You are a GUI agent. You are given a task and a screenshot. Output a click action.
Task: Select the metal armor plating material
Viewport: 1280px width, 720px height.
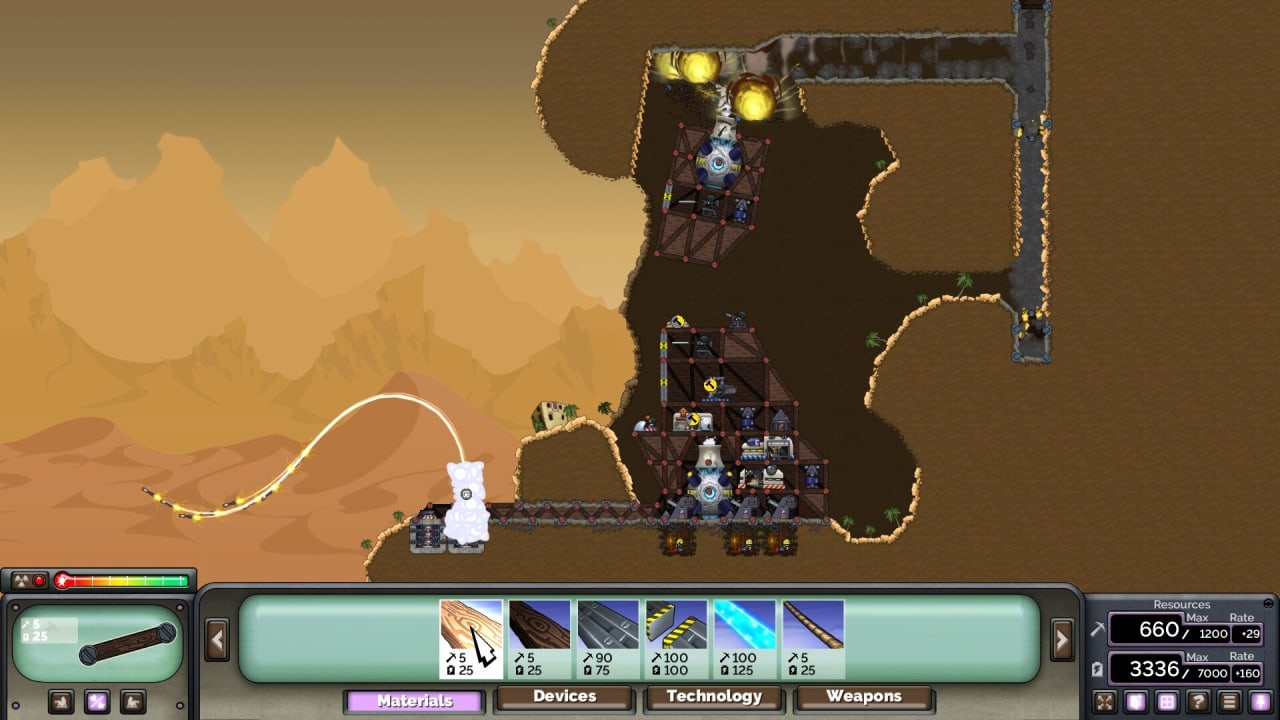(x=608, y=639)
